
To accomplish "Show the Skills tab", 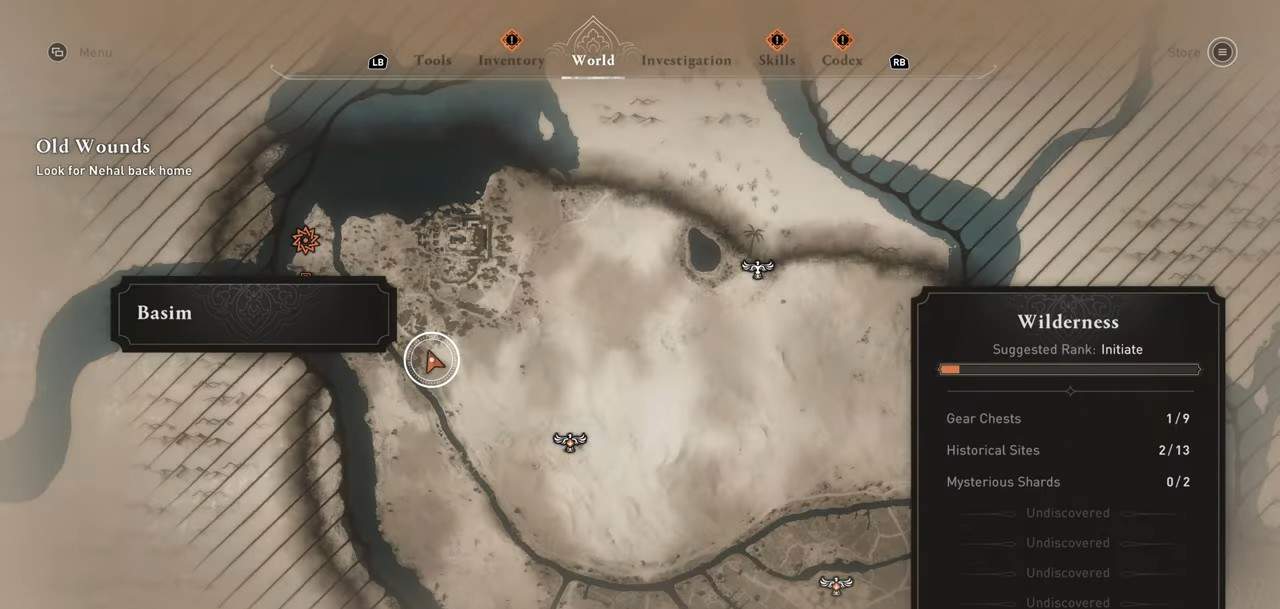I will pos(776,60).
